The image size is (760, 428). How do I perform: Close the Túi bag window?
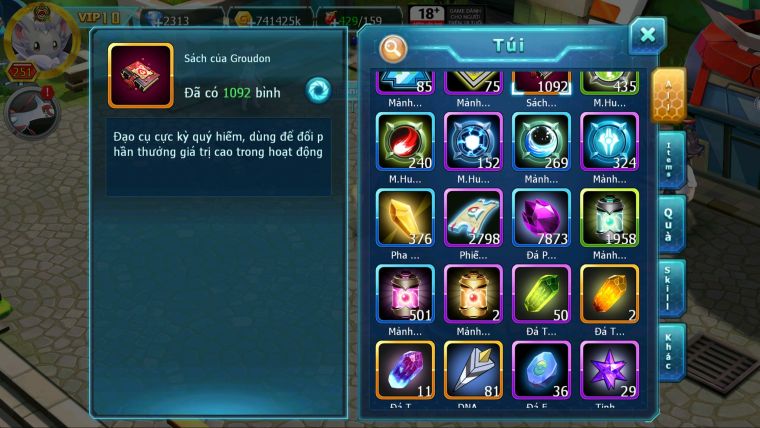647,35
